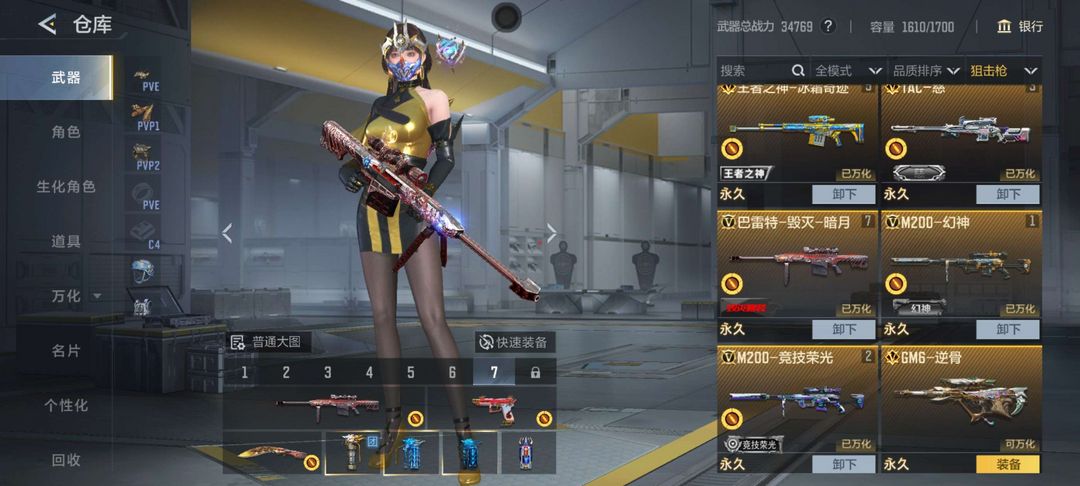Viewport: 1080px width, 486px height.
Task: Expand the 万化 category
Action: pos(76,296)
